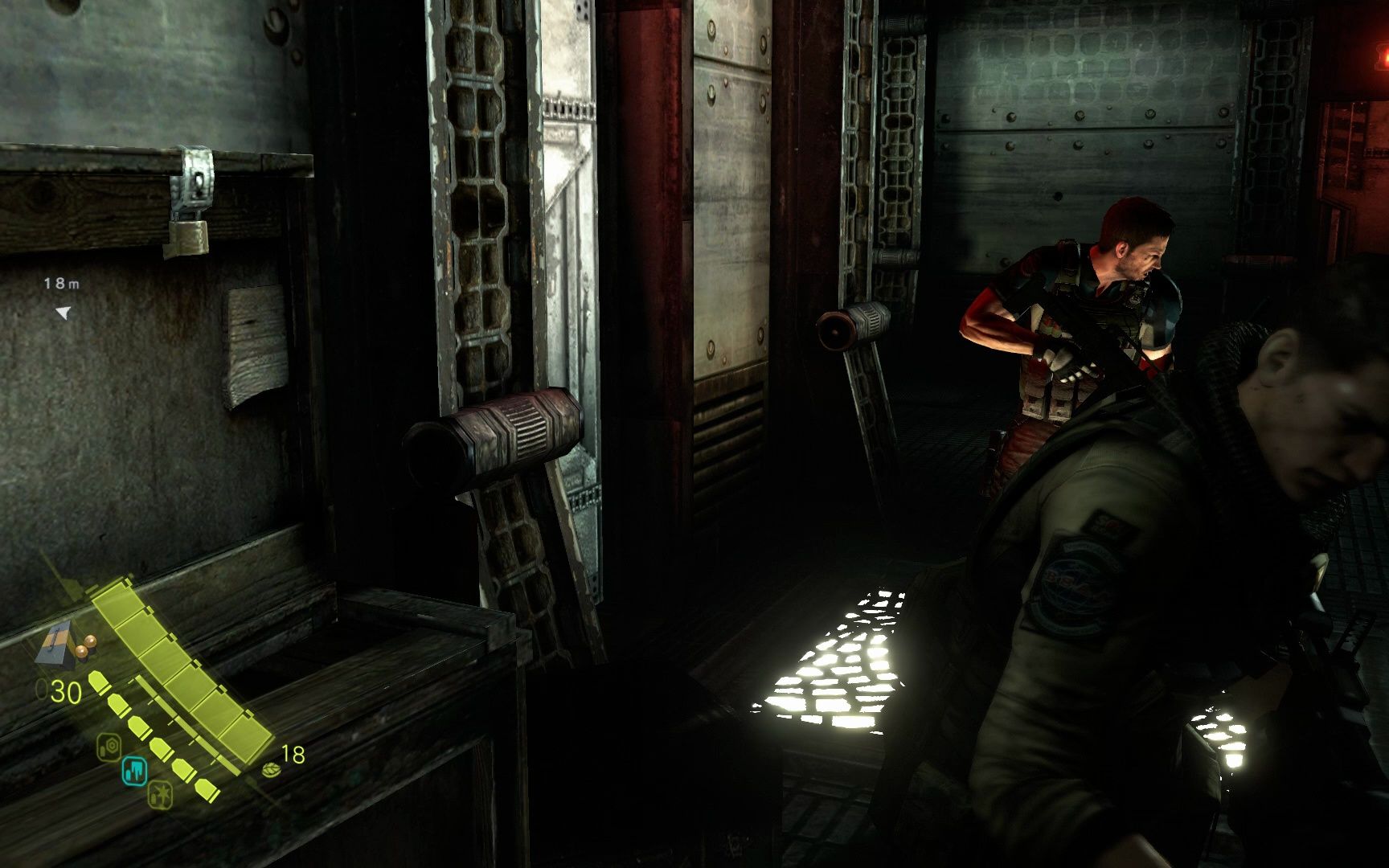Viewport: 1389px width, 868px height.
Task: Click the white objective direction arrow
Action: coord(63,313)
